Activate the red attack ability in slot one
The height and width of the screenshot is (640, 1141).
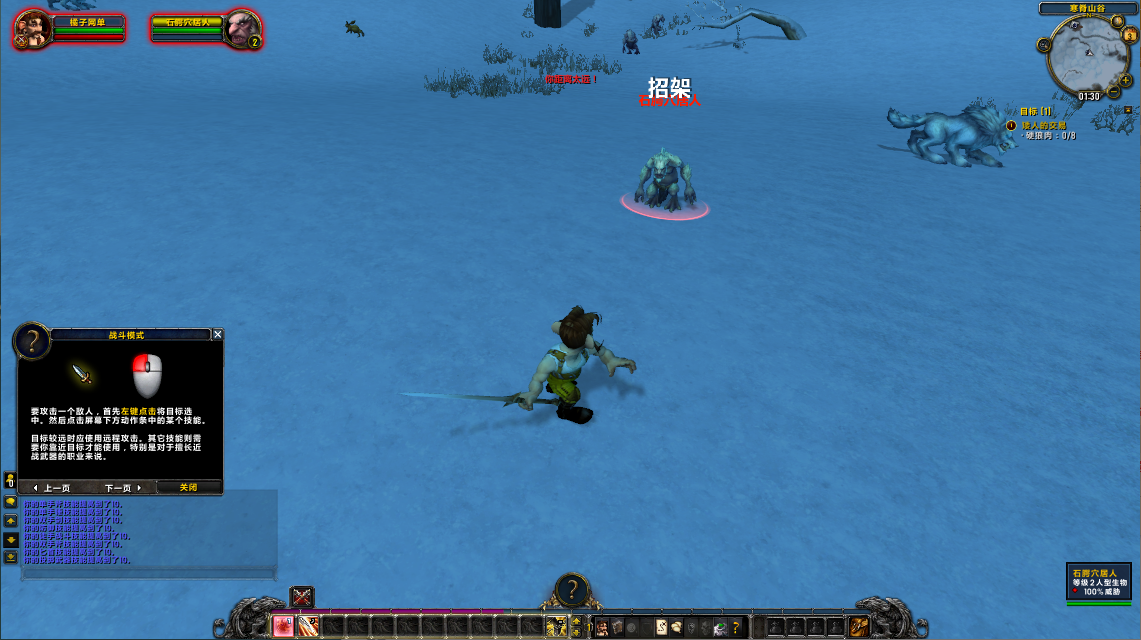pos(284,627)
